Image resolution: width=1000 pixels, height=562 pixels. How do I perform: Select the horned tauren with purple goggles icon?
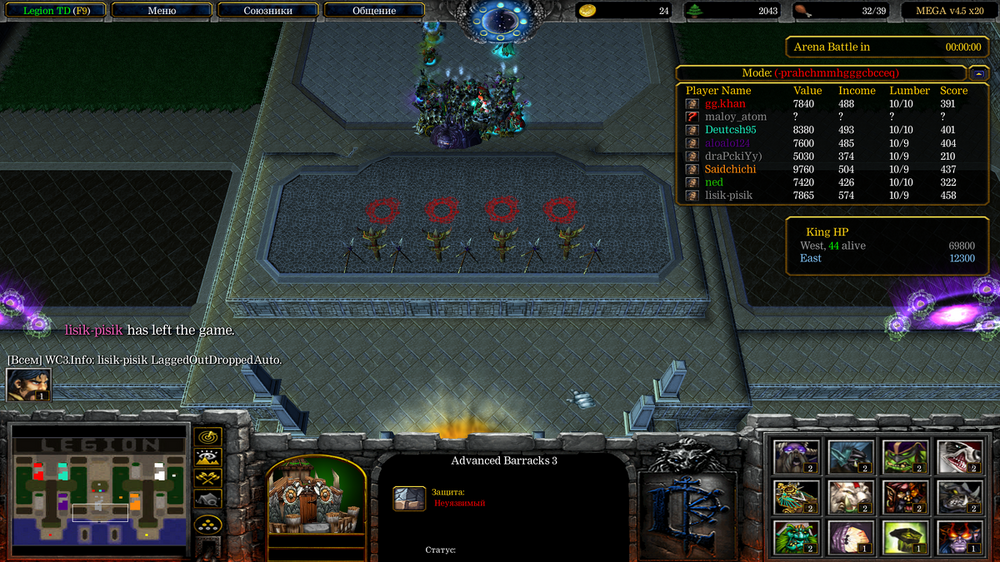797,456
